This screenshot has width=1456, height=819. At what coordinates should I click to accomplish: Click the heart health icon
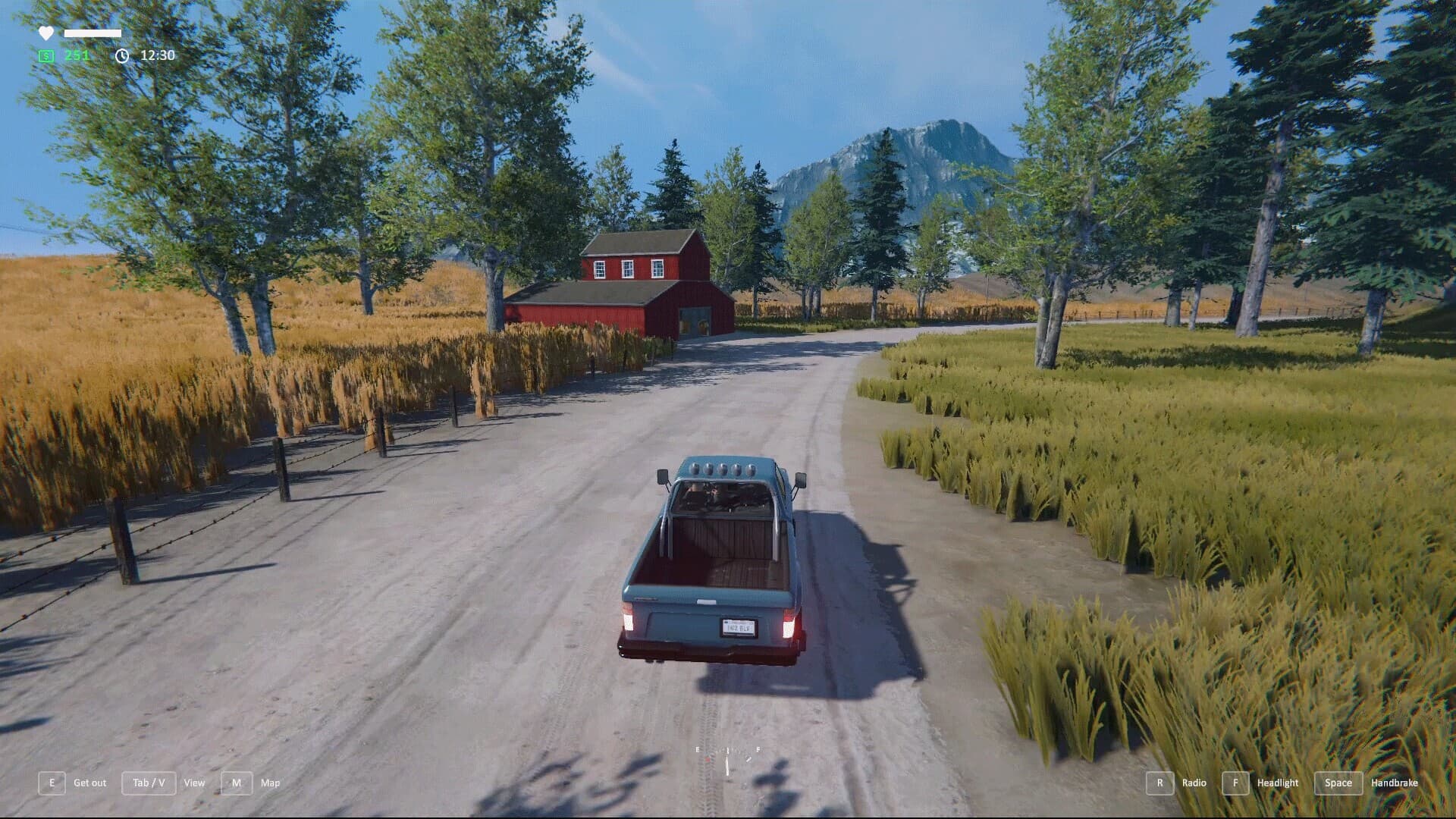[45, 32]
